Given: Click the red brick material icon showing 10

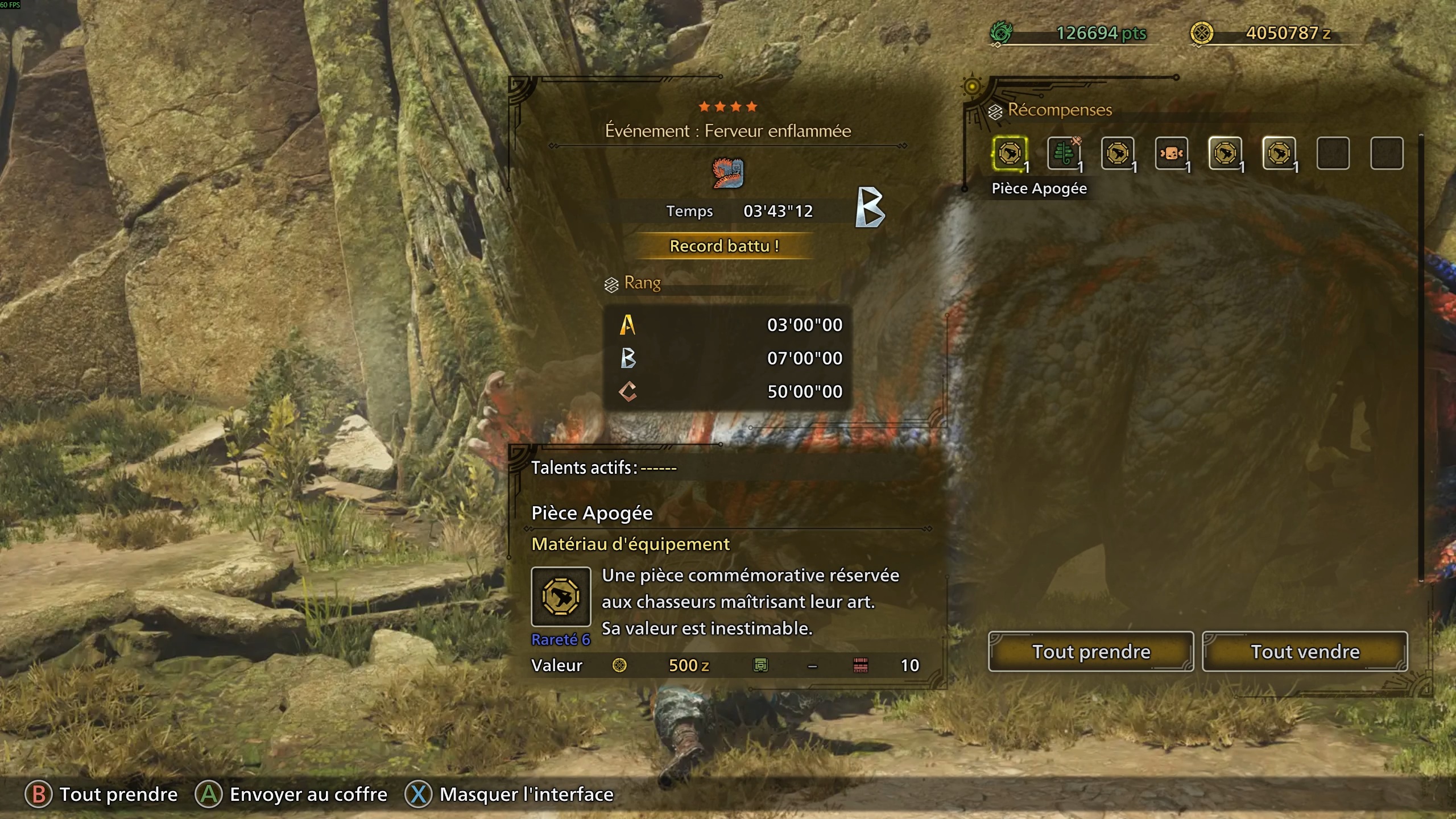Looking at the screenshot, I should pos(862,665).
